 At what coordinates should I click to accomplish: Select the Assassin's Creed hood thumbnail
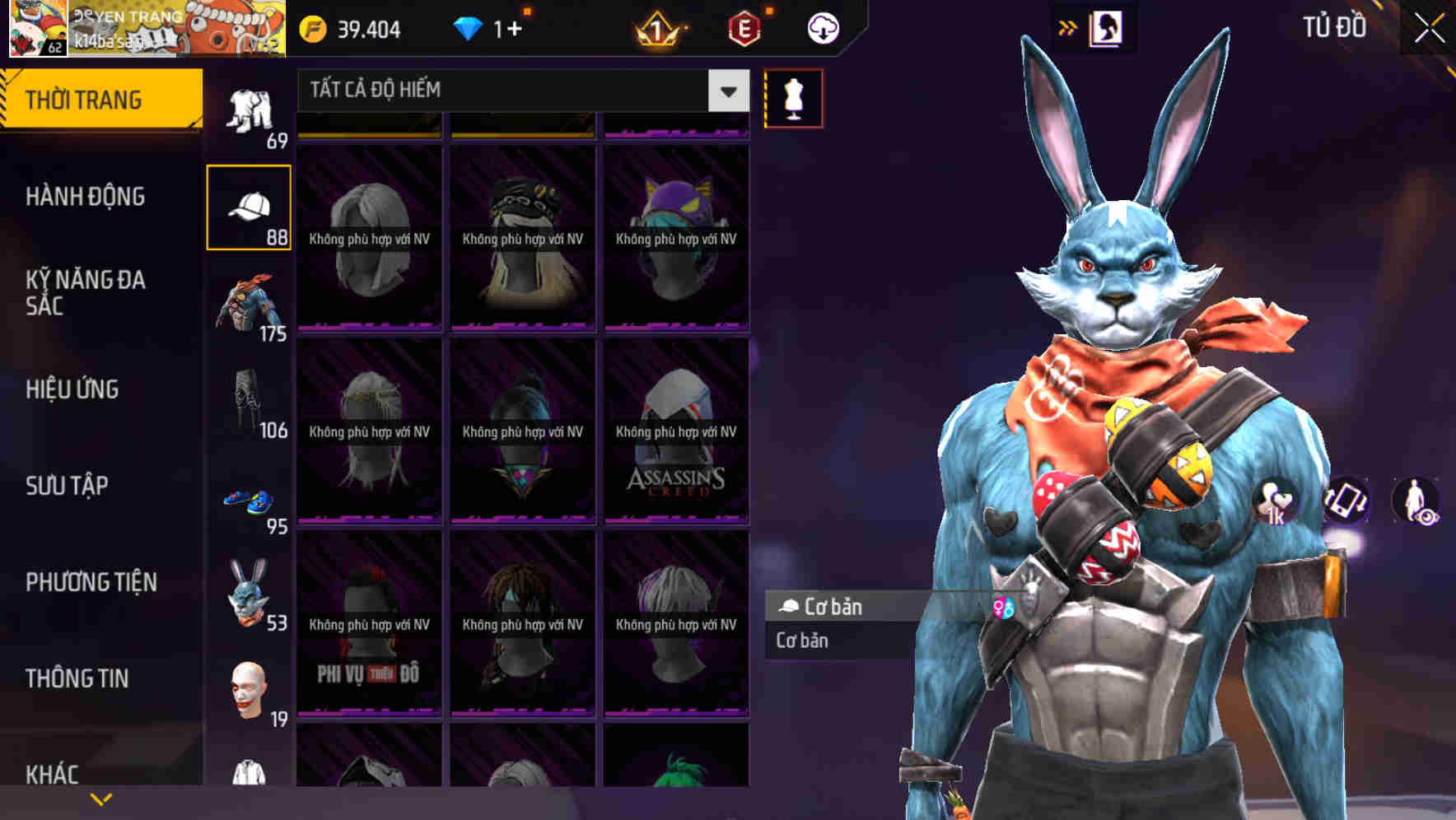(675, 432)
